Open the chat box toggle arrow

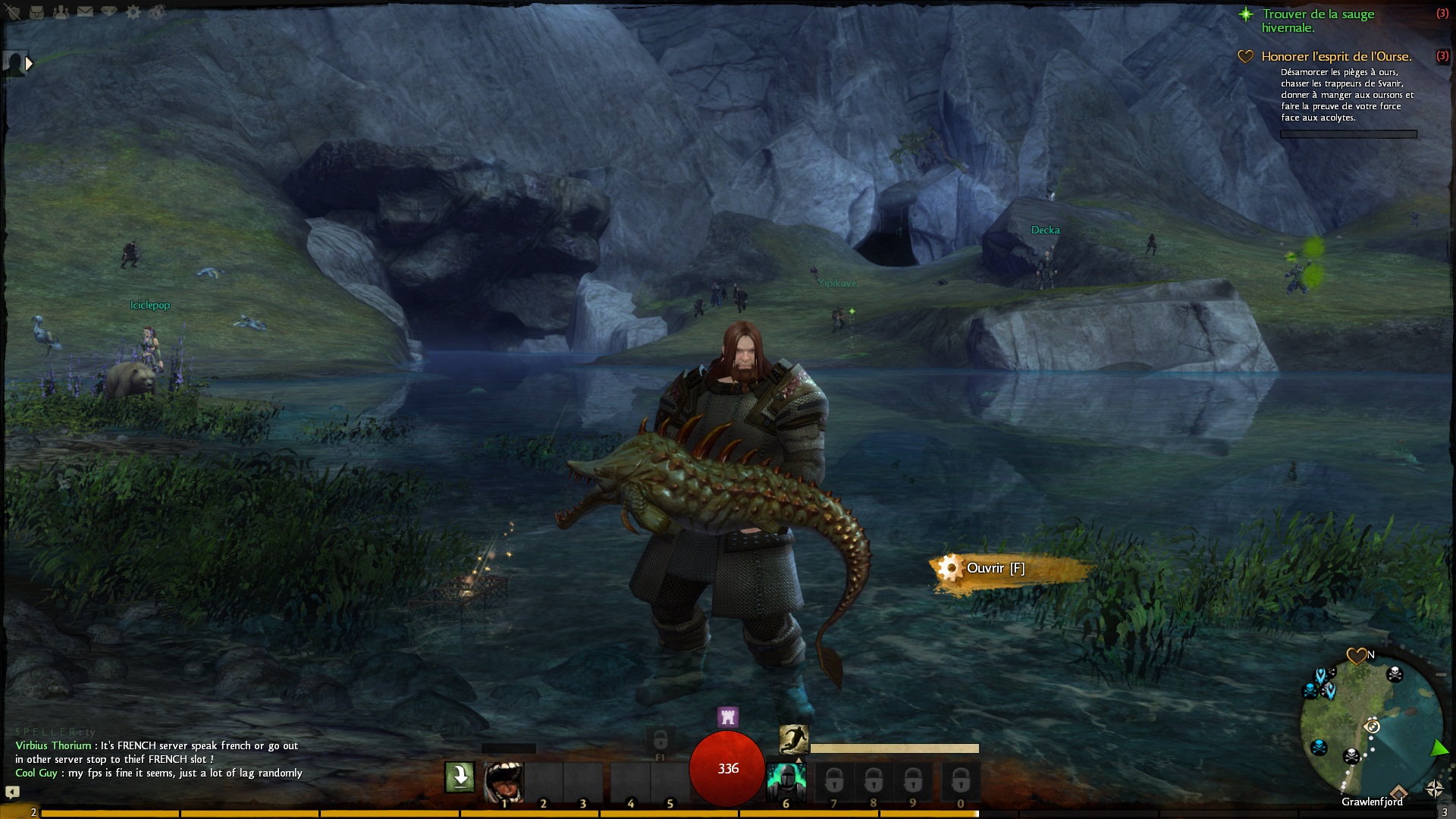(x=12, y=792)
